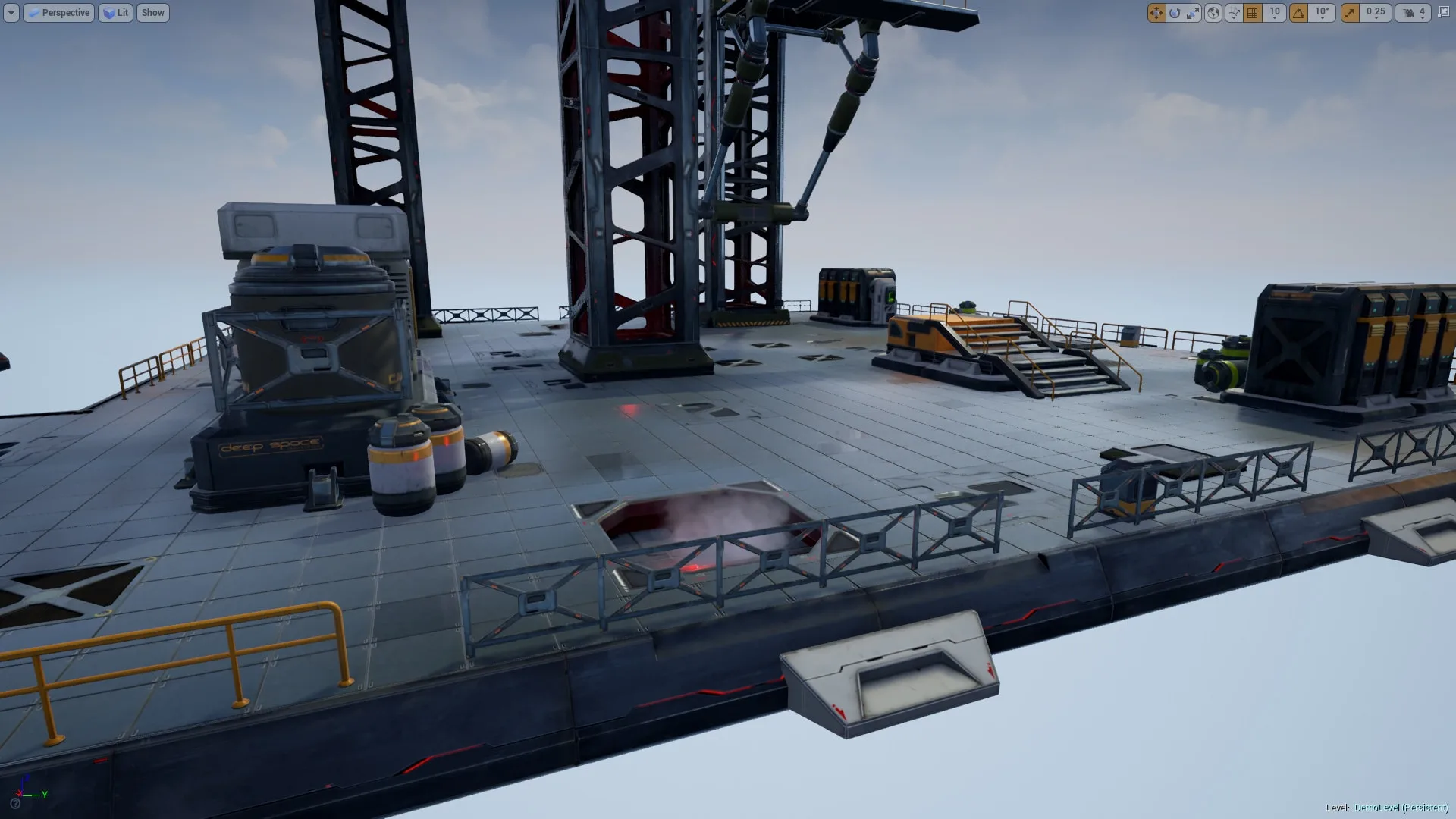Switch the Lit view mode
The image size is (1456, 819).
point(115,13)
